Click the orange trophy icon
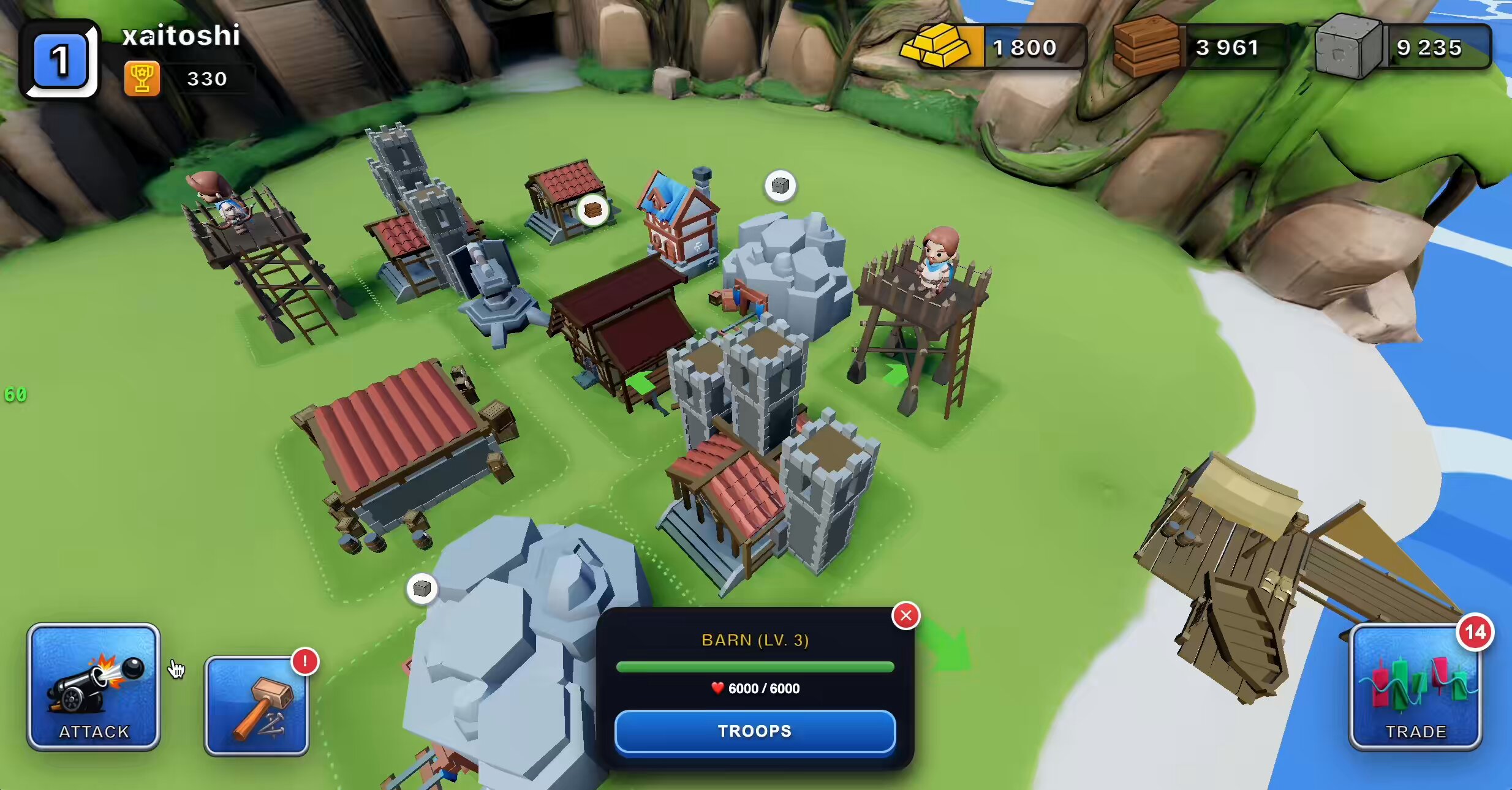 point(142,78)
